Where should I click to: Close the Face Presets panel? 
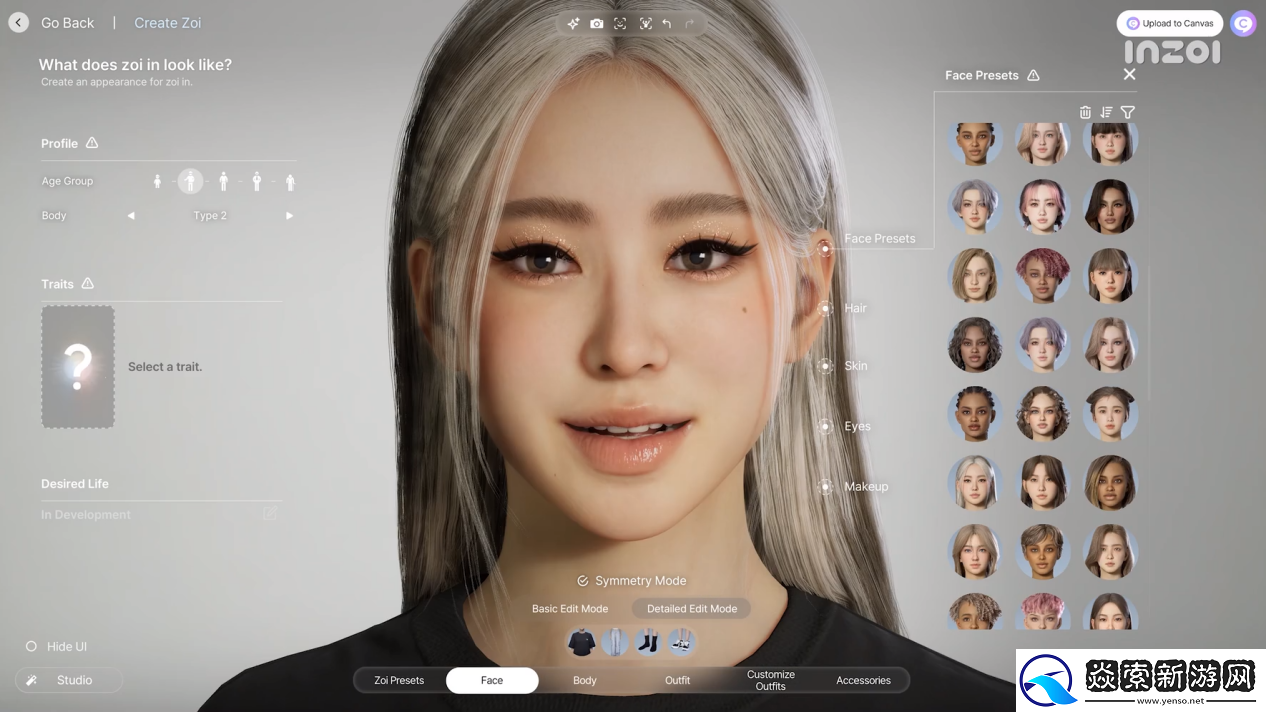[x=1129, y=74]
